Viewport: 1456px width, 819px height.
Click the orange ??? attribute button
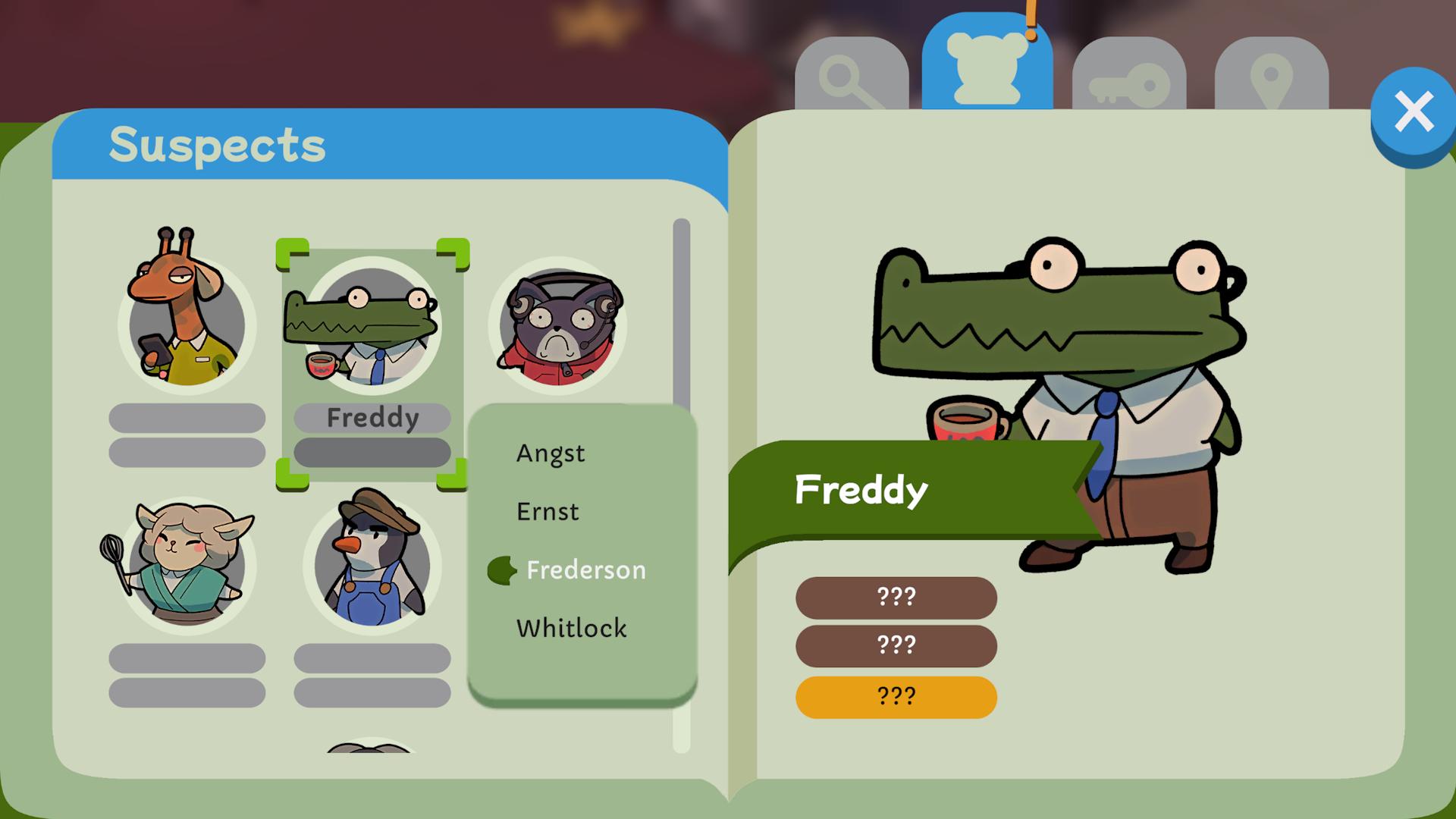[x=896, y=695]
